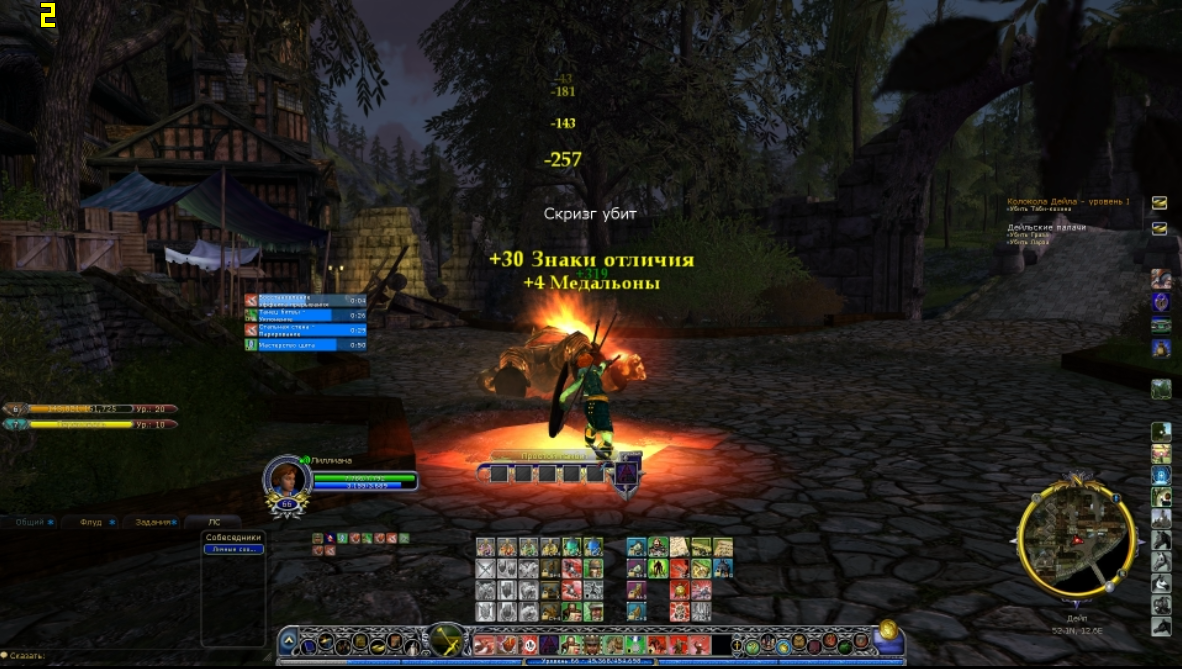Click the Мастерство щита effect timer row
The height and width of the screenshot is (669, 1182).
point(306,344)
